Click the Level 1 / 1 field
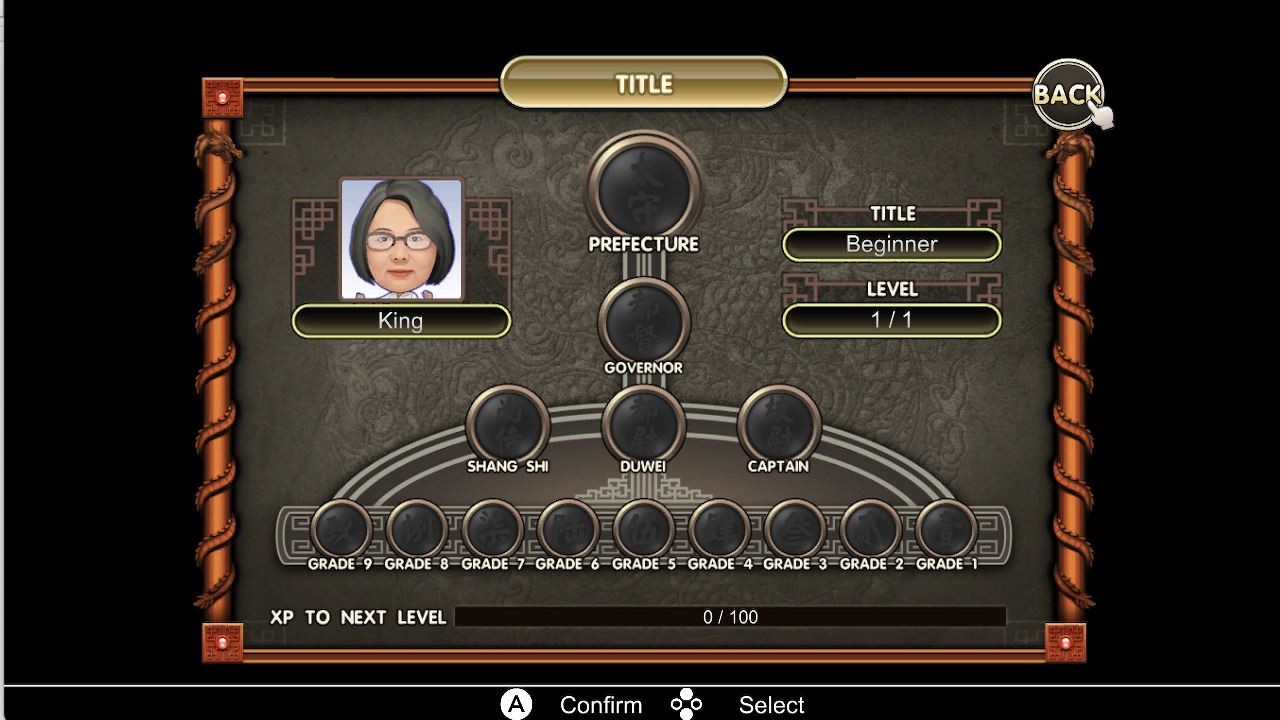This screenshot has height=720, width=1280. pos(891,320)
